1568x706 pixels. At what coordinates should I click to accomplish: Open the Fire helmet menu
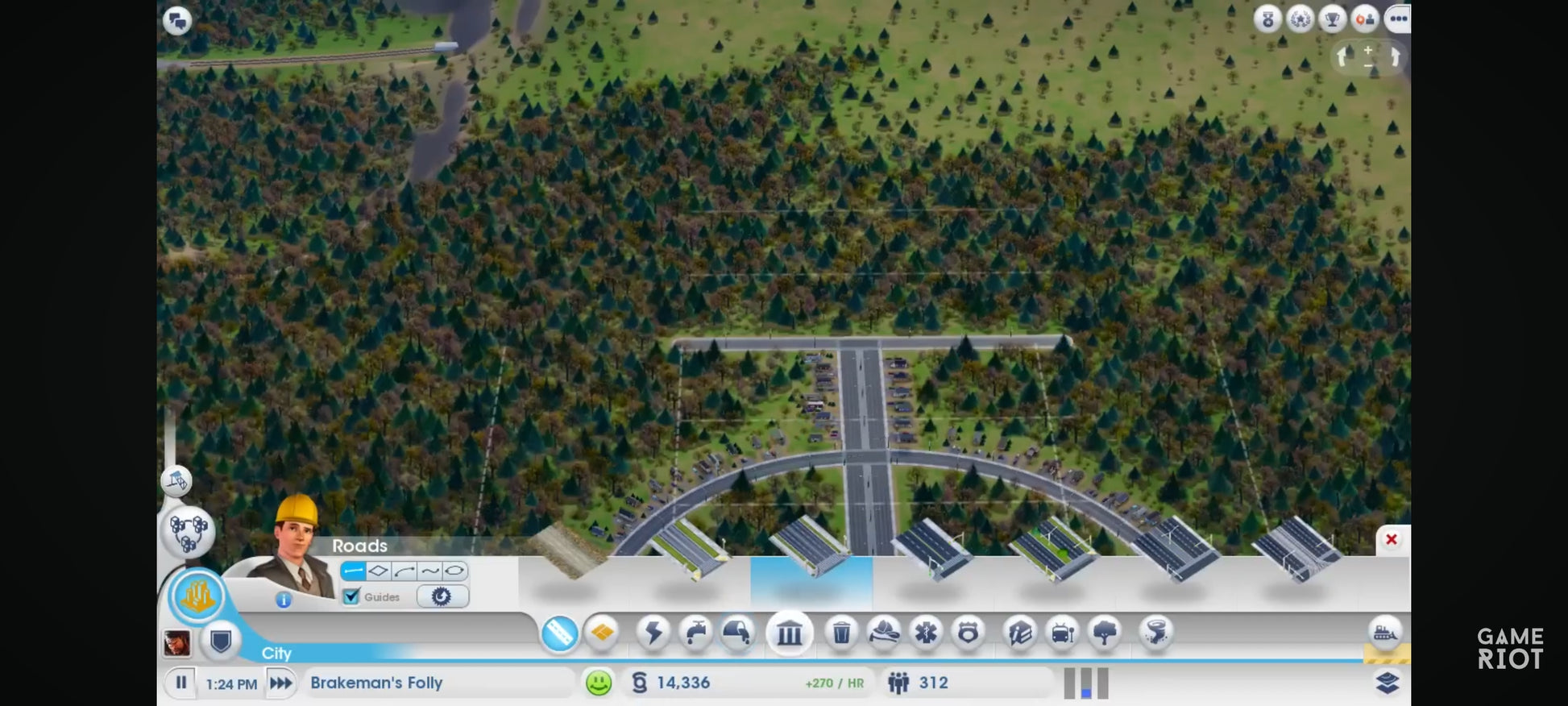click(884, 633)
